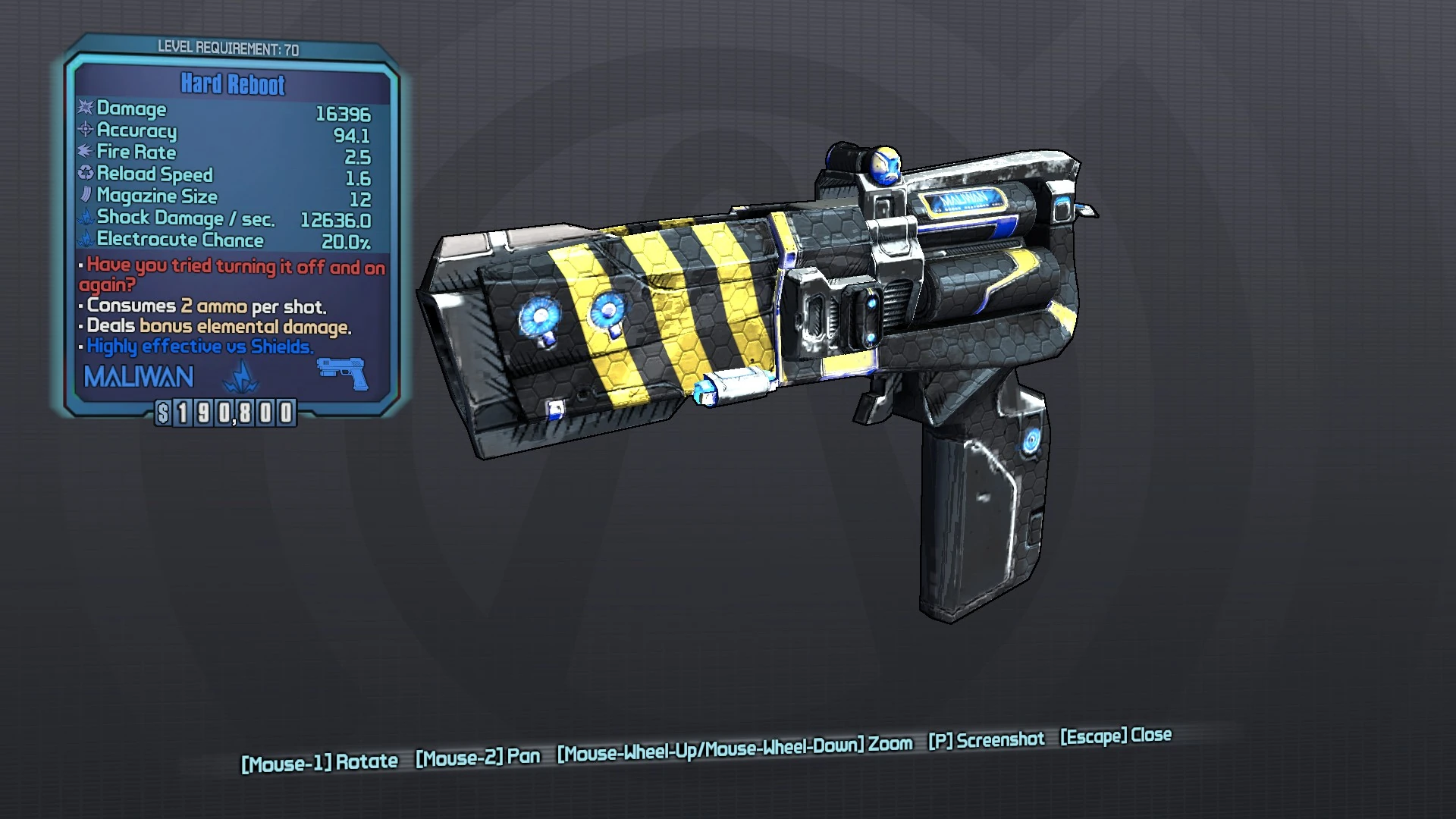Click the Fire Rate arrows icon
Viewport: 1456px width, 819px height.
(83, 152)
